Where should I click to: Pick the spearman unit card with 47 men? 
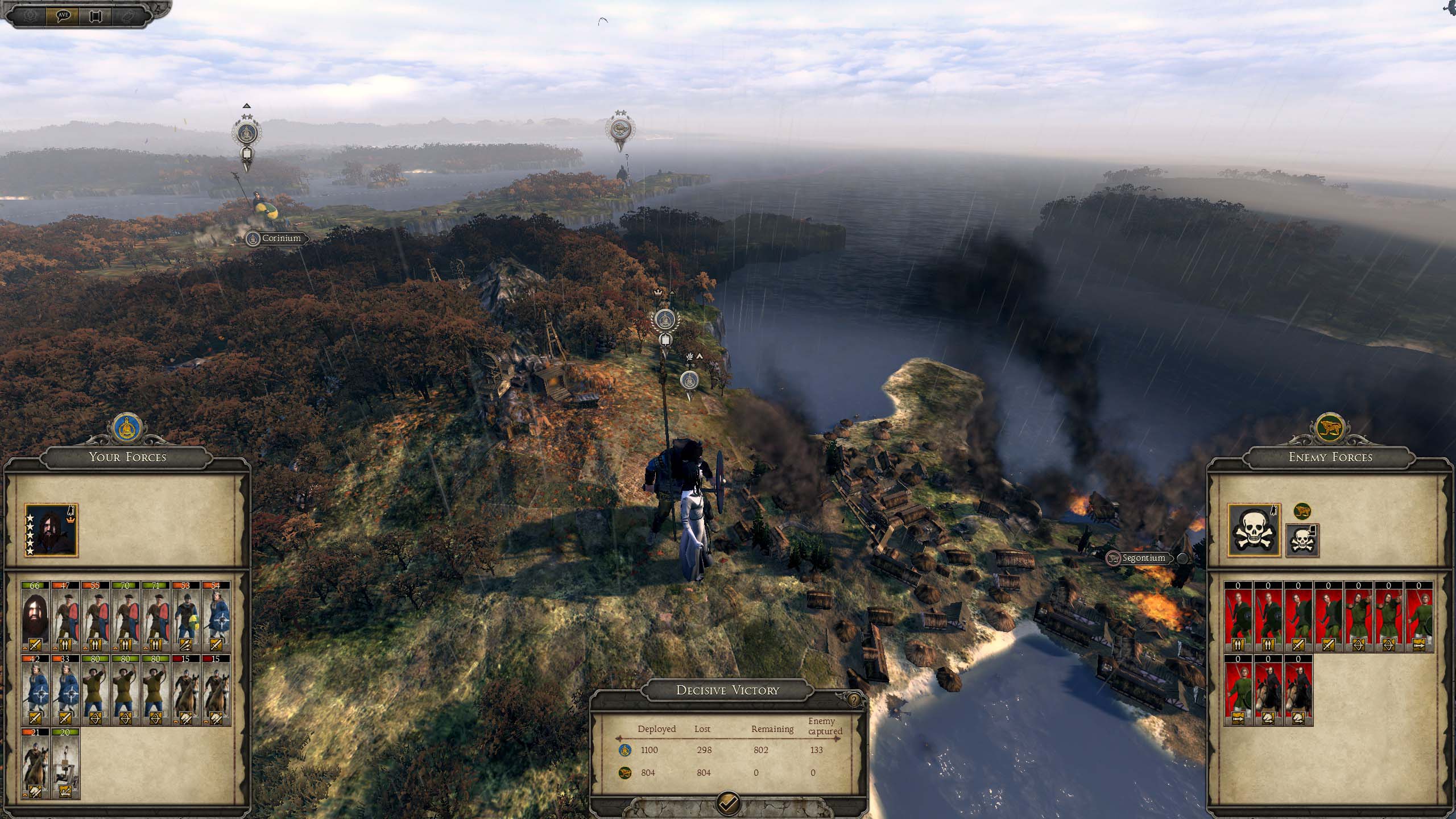66,617
